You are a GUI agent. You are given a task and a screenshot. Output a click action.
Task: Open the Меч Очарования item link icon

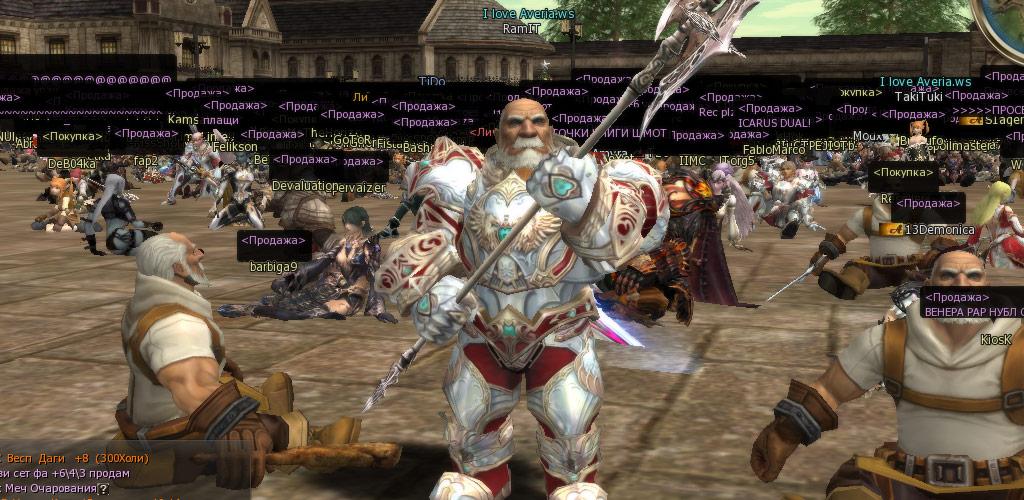coord(104,489)
